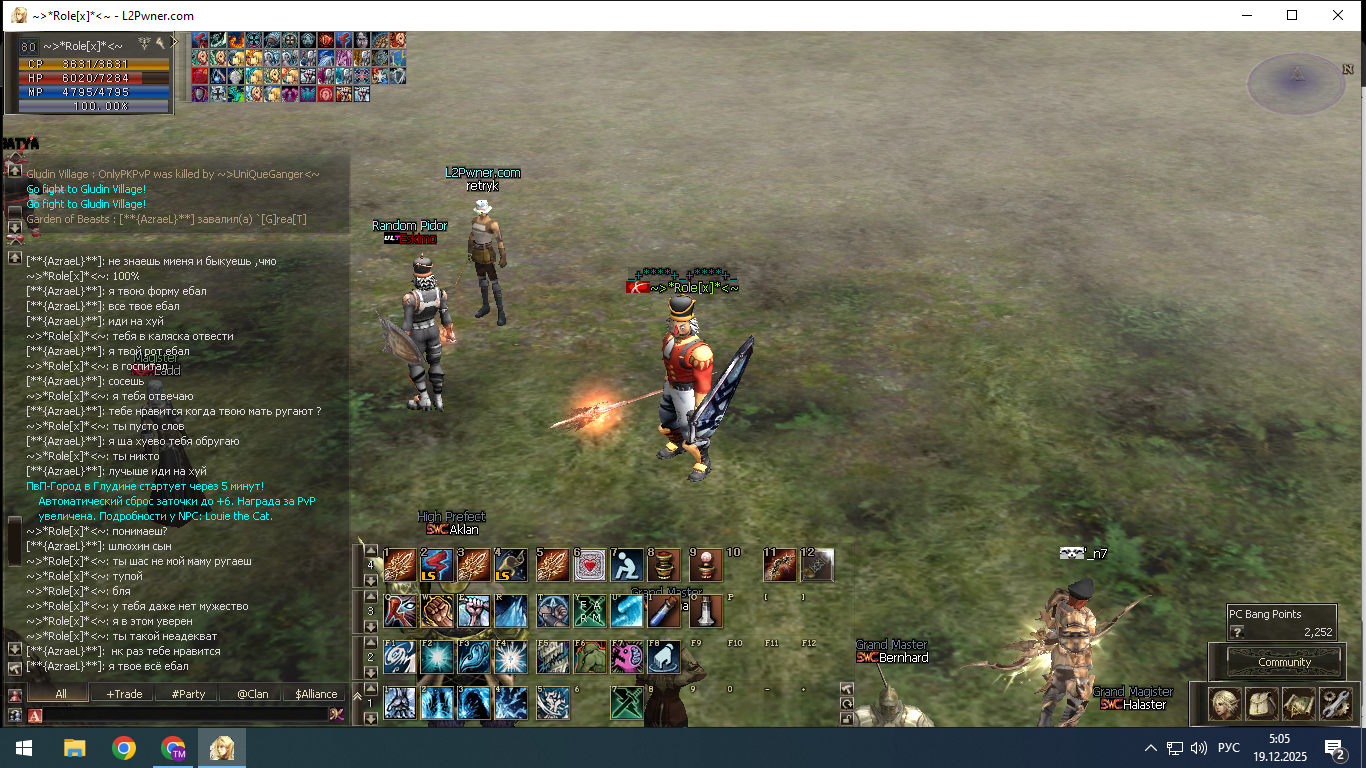Maximize the L2Pwner.com game window
This screenshot has width=1366, height=768.
pos(1292,15)
